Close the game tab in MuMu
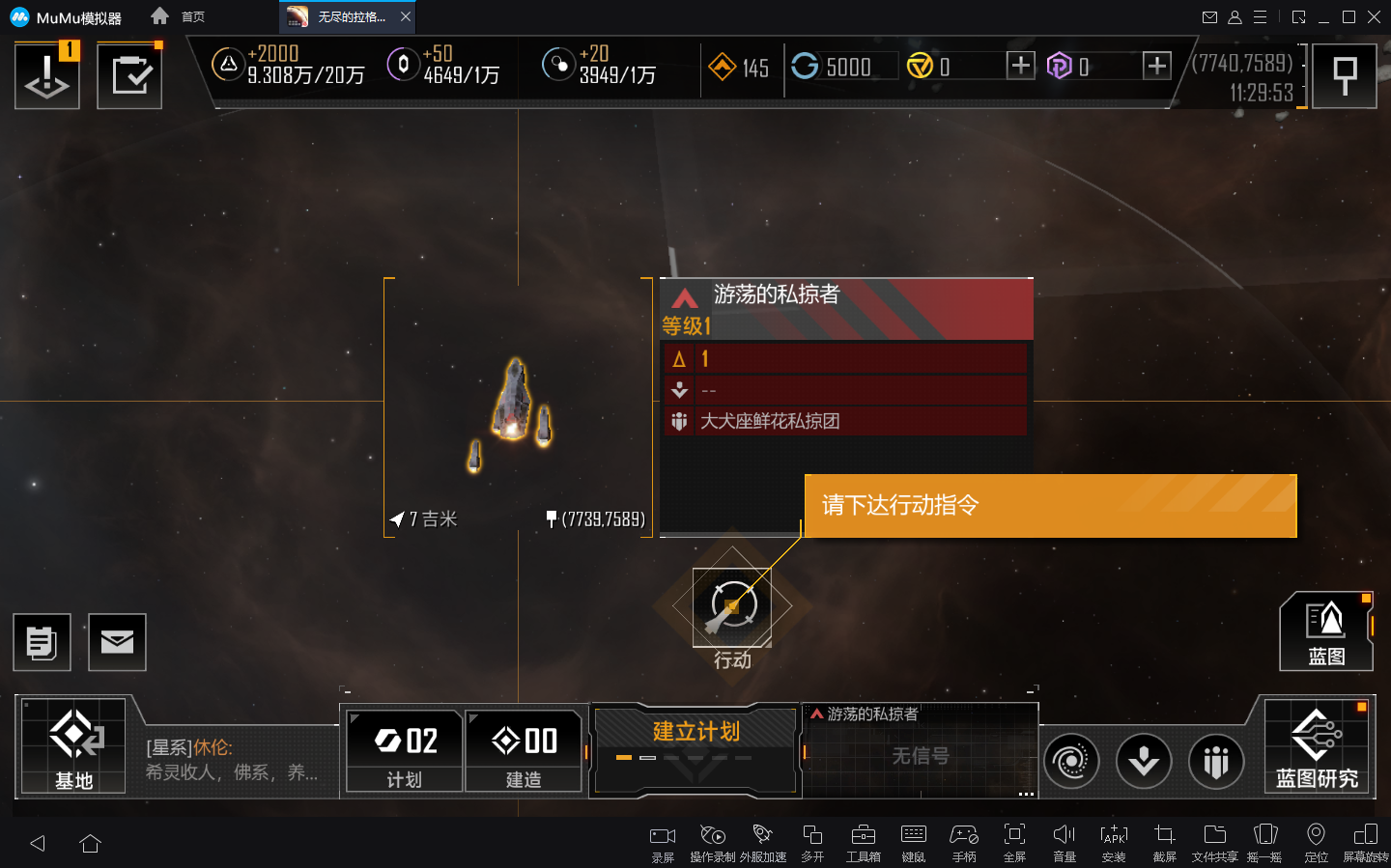 [x=406, y=16]
